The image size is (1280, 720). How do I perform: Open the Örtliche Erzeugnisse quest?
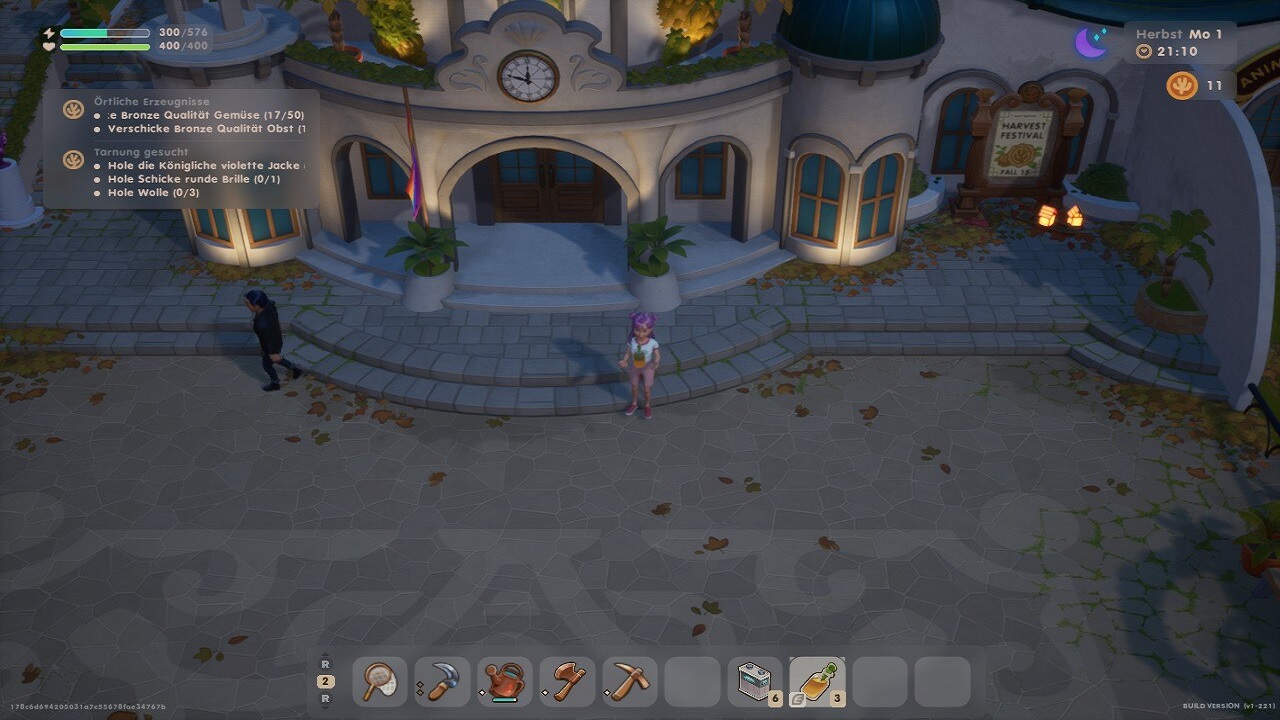click(152, 102)
